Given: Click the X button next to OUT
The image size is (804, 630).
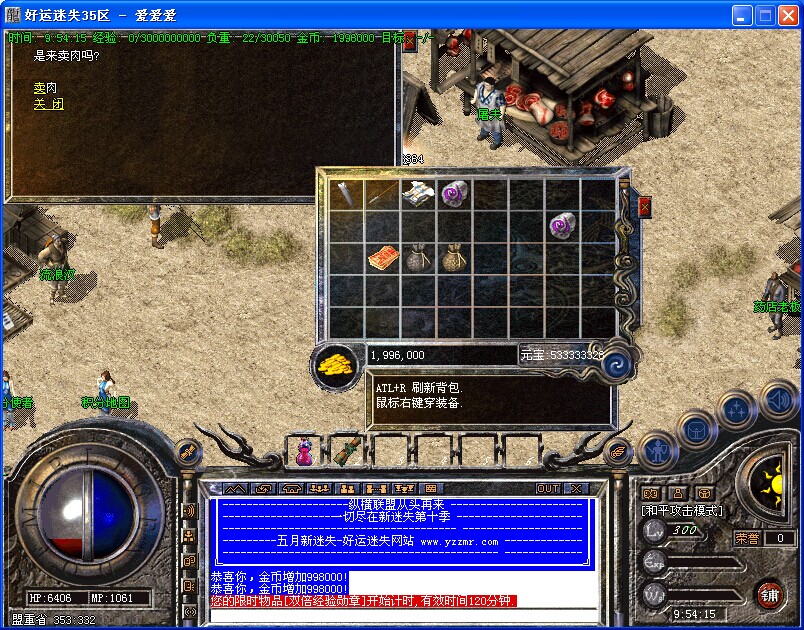Looking at the screenshot, I should pyautogui.click(x=575, y=489).
